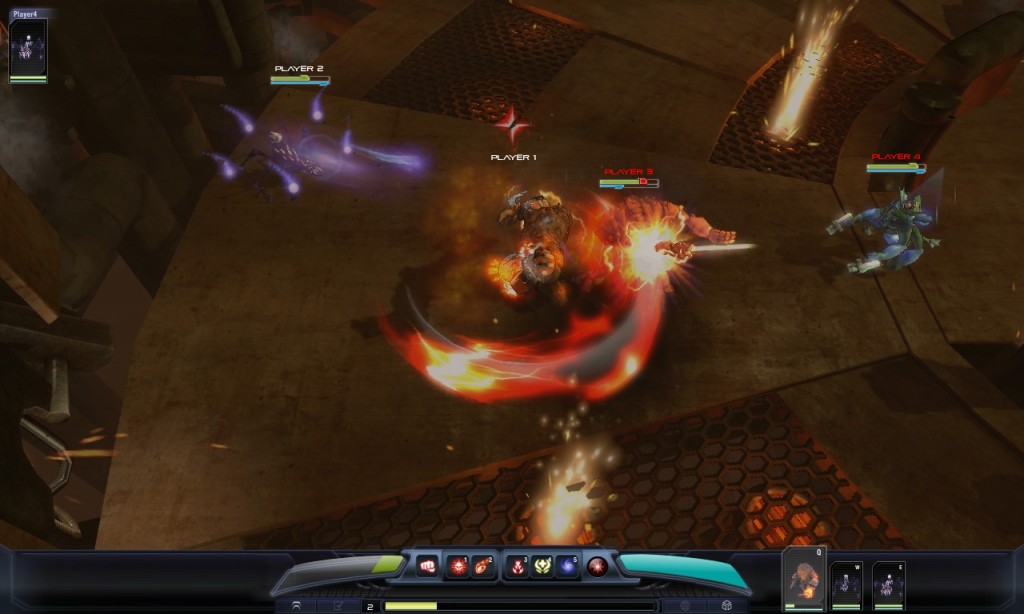The width and height of the screenshot is (1024, 614).
Task: Click the checklist icon on the bottom bar
Action: tap(337, 606)
